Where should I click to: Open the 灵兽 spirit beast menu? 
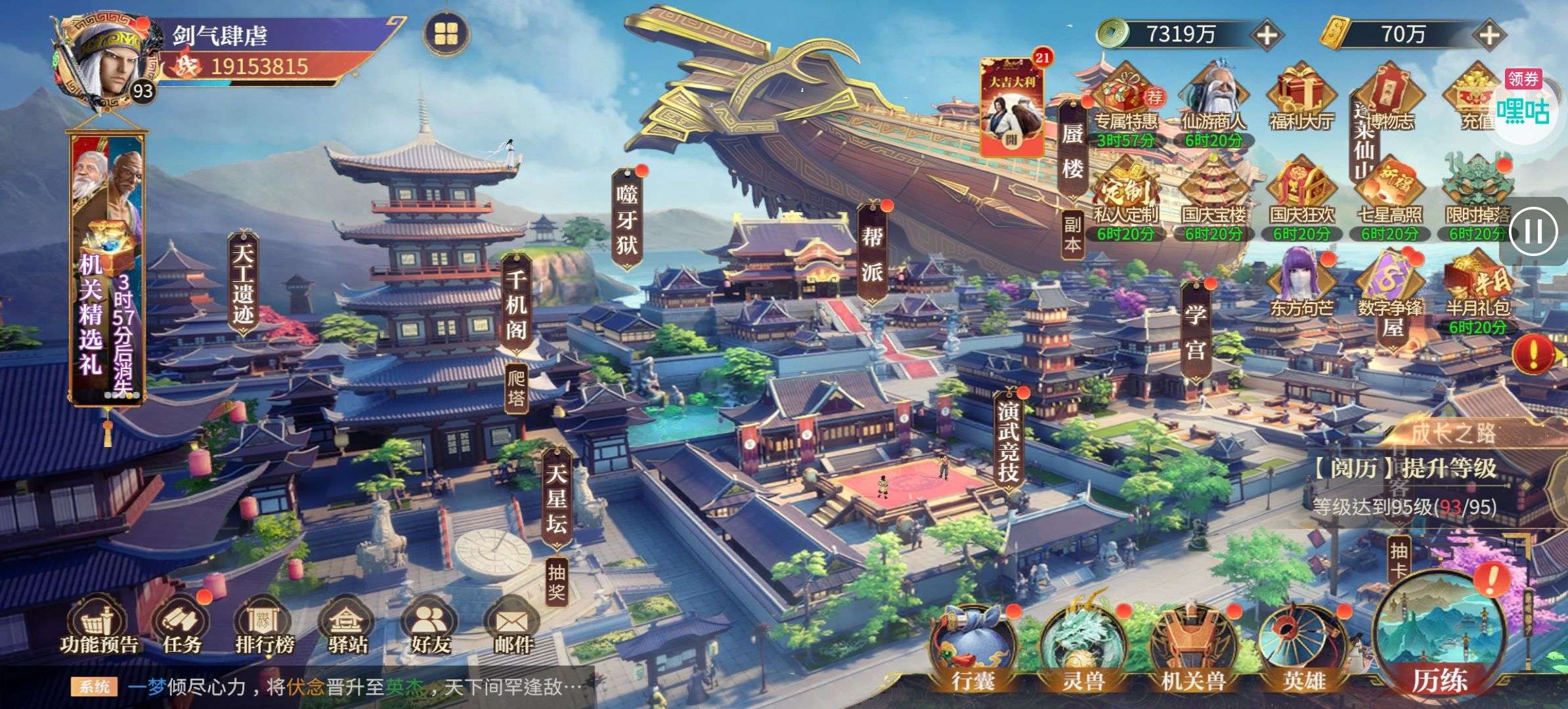(1083, 649)
